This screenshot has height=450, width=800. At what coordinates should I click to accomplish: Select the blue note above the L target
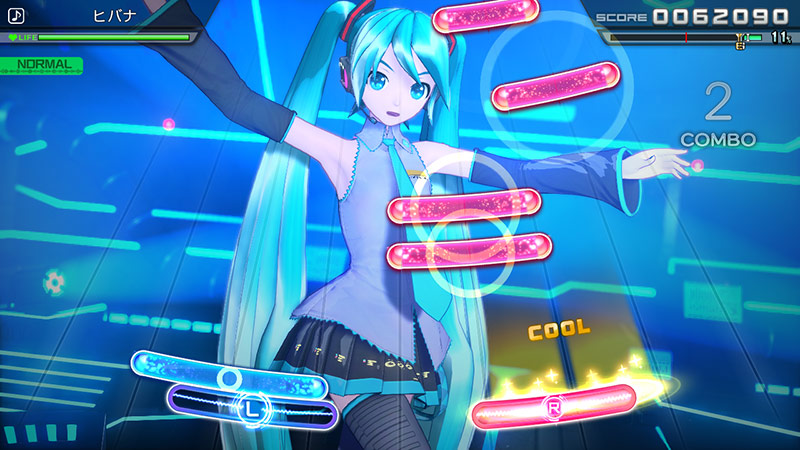pos(230,371)
